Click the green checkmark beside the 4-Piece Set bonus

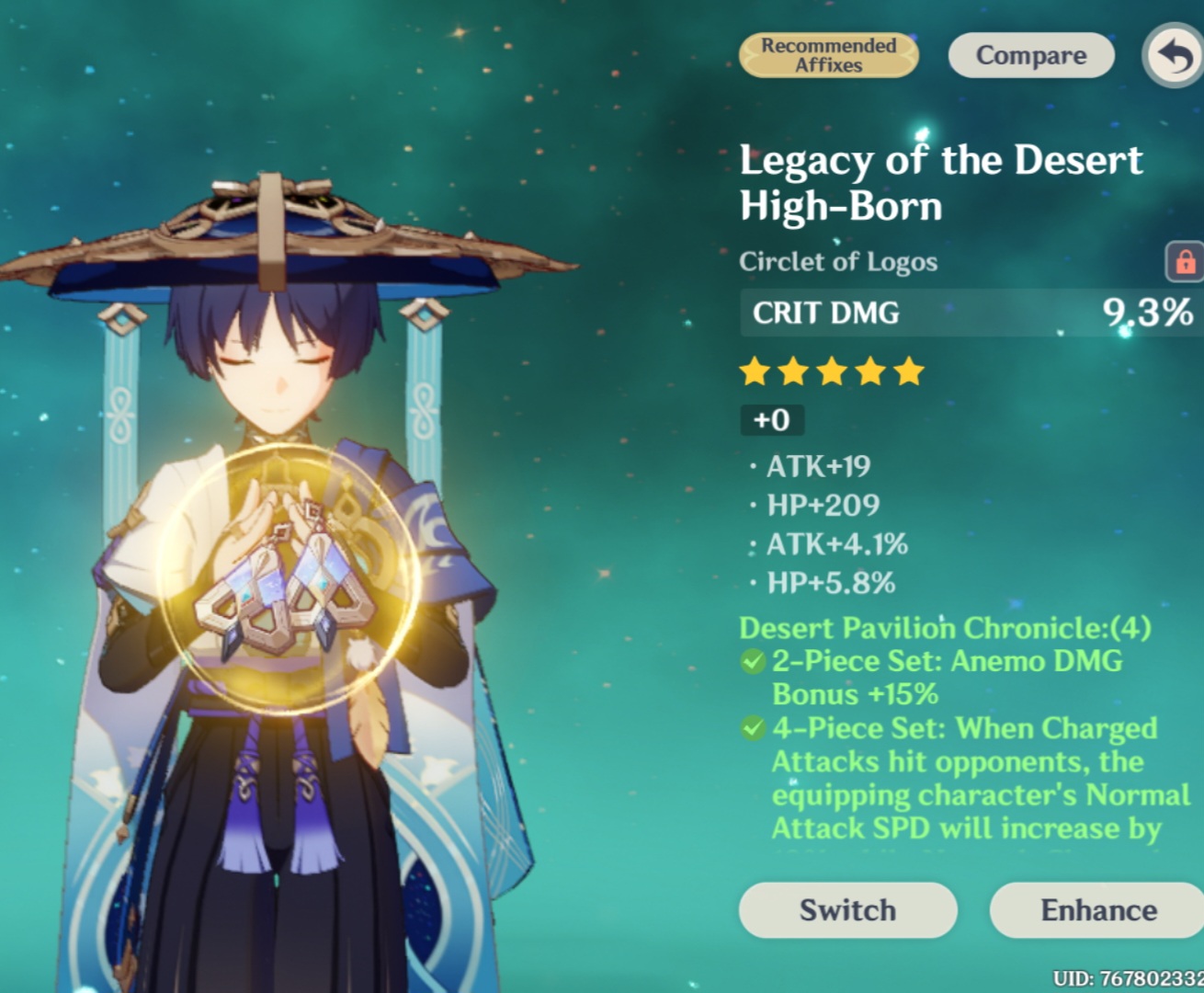coord(751,729)
